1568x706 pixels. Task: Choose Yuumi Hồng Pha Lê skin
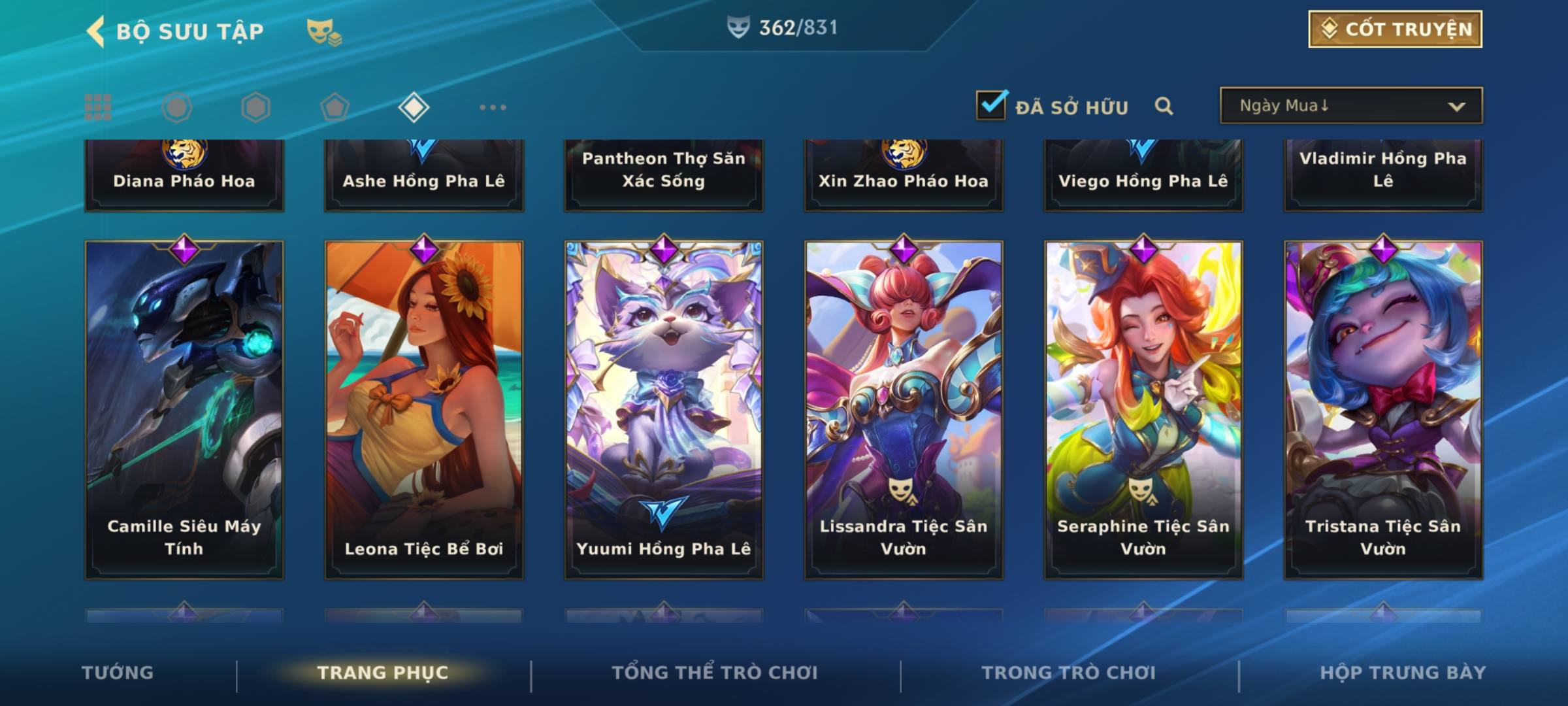[664, 410]
